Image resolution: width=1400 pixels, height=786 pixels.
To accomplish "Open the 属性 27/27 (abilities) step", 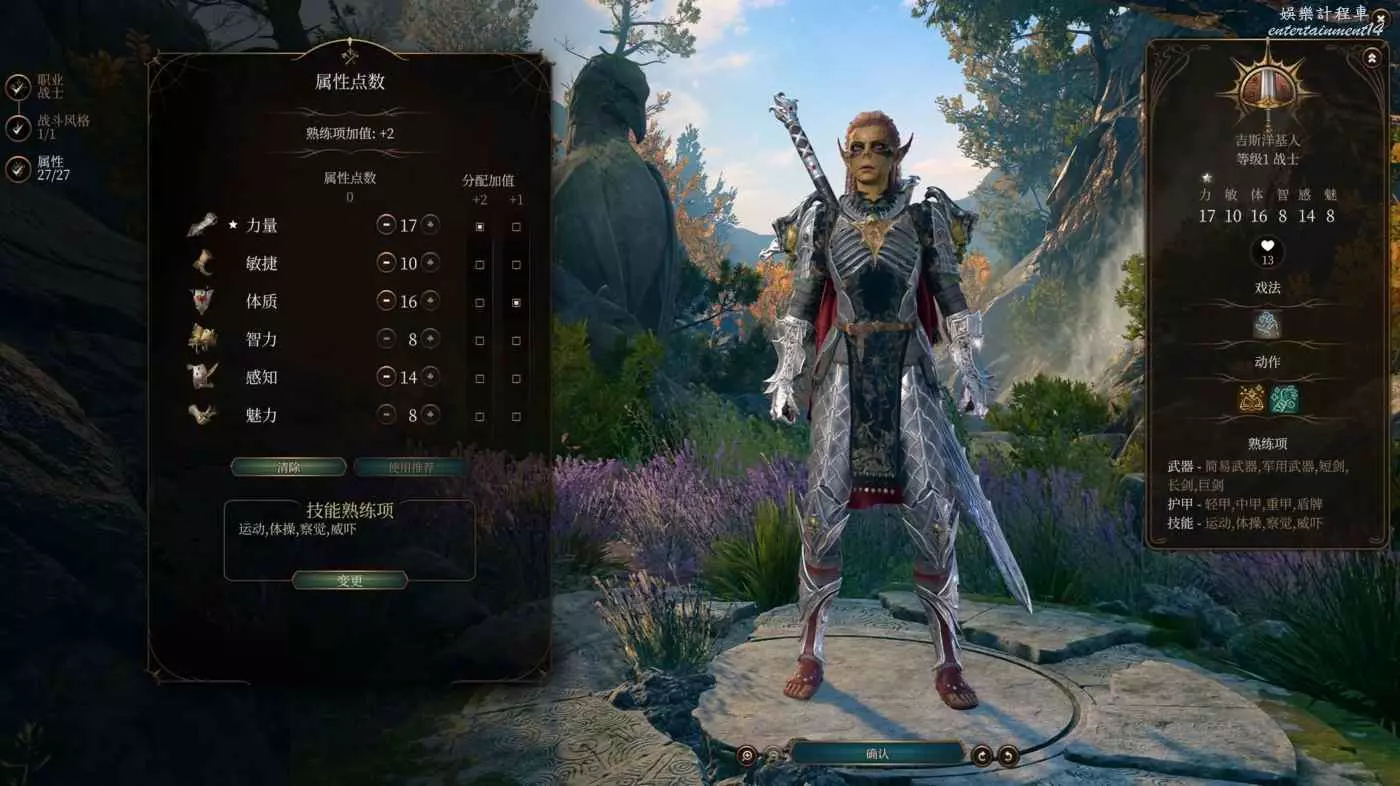I will click(x=18, y=169).
